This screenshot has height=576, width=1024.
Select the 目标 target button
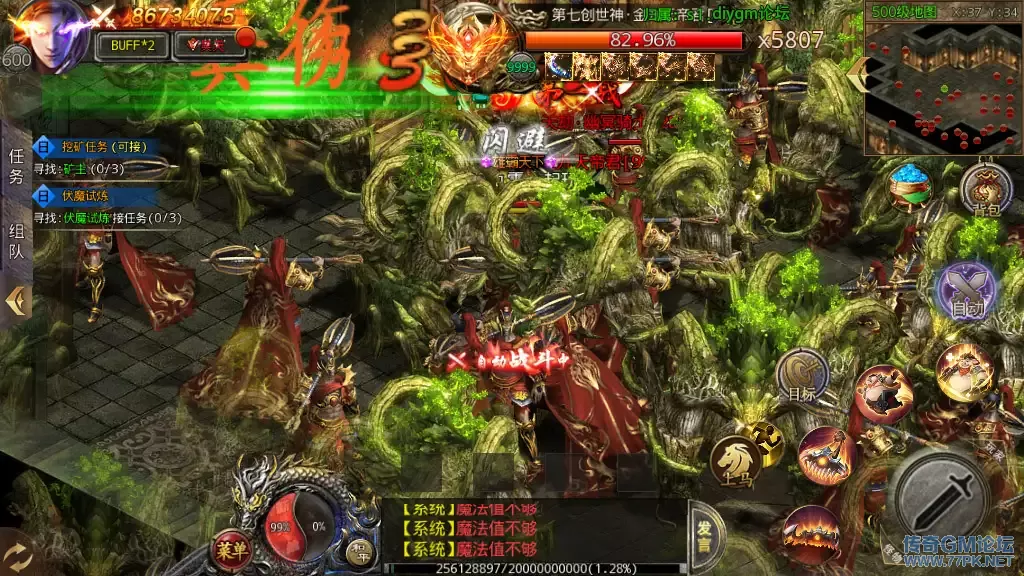(x=802, y=375)
